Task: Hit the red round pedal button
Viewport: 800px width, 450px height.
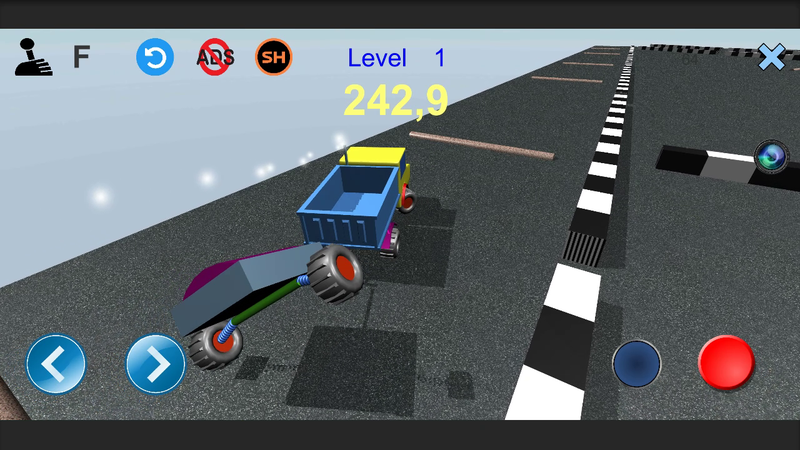Action: (726, 363)
